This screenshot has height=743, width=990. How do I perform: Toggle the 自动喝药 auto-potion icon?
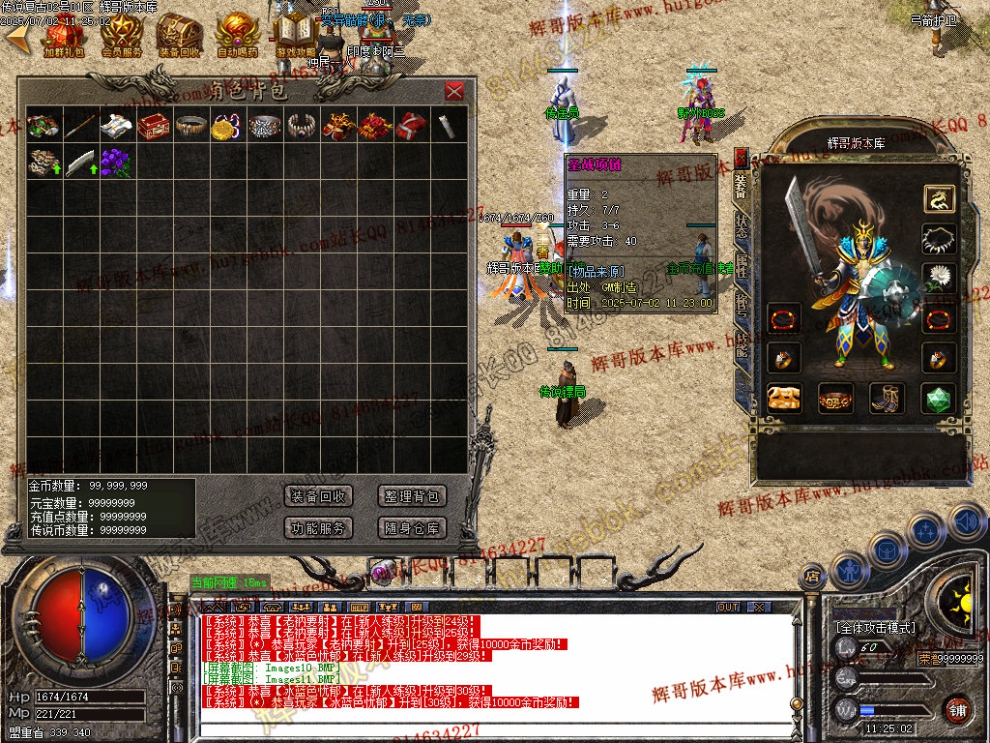pos(237,37)
